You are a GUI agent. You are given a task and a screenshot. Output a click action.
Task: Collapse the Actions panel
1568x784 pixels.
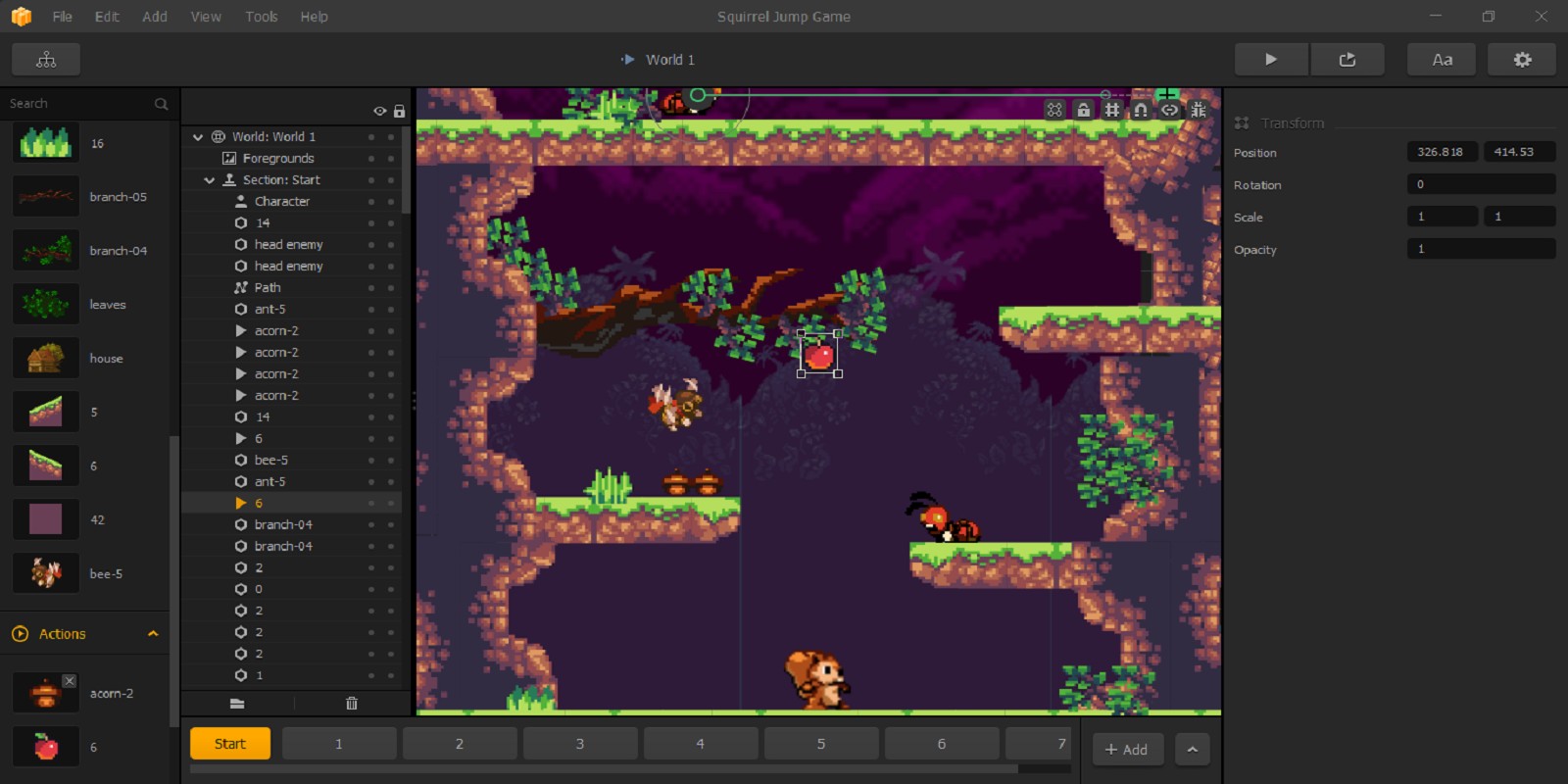(x=153, y=634)
